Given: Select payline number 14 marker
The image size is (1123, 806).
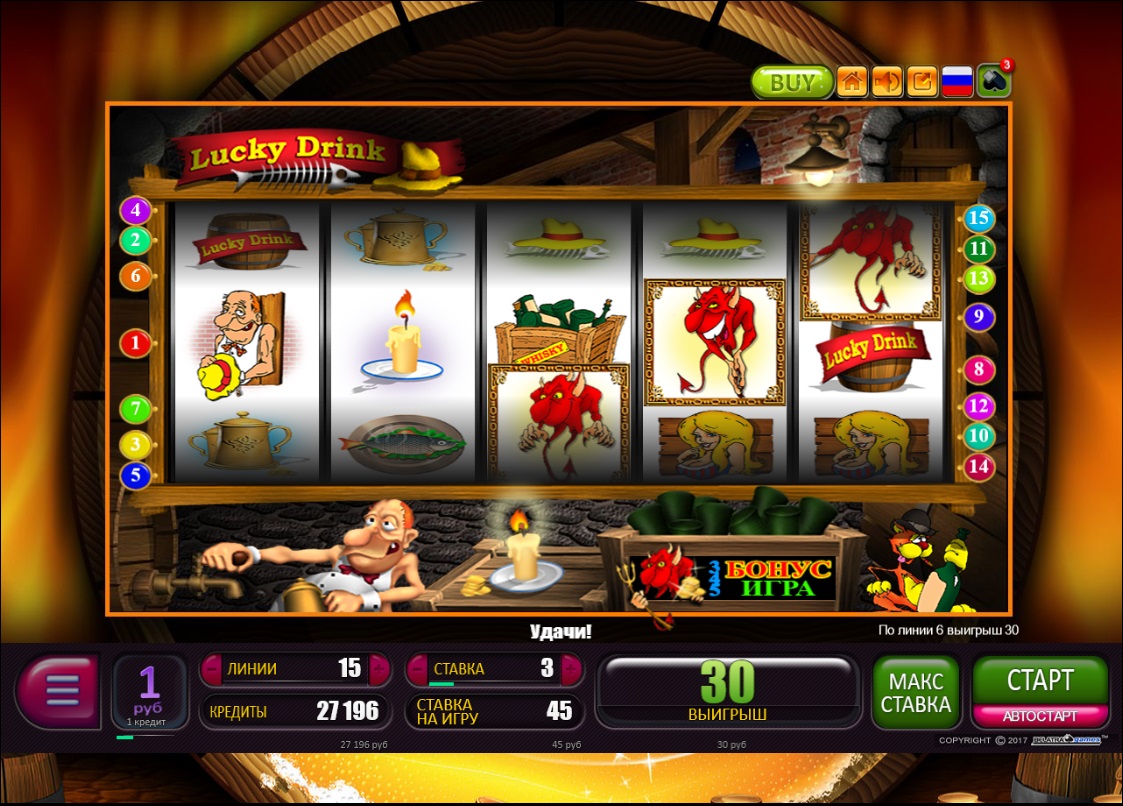Looking at the screenshot, I should pyautogui.click(x=978, y=465).
